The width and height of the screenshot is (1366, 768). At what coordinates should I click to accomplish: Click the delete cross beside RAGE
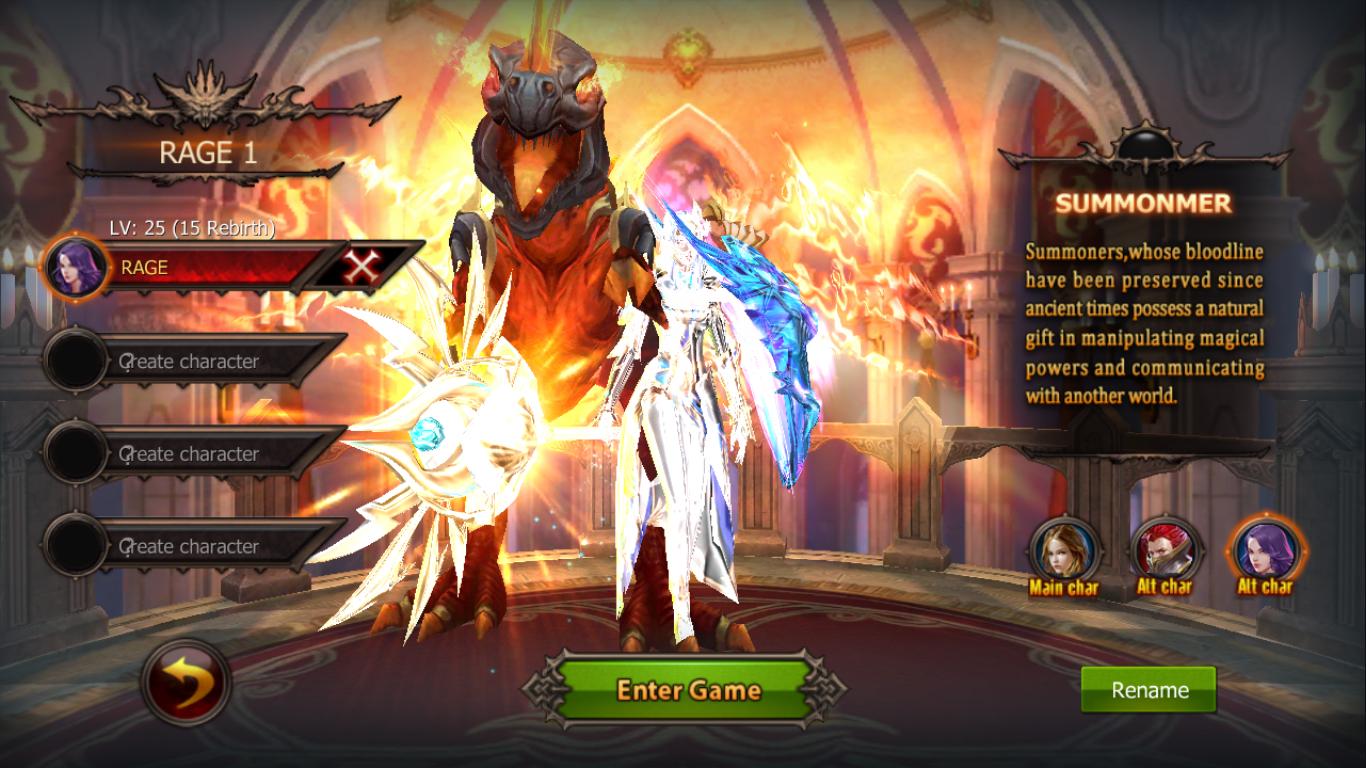362,268
